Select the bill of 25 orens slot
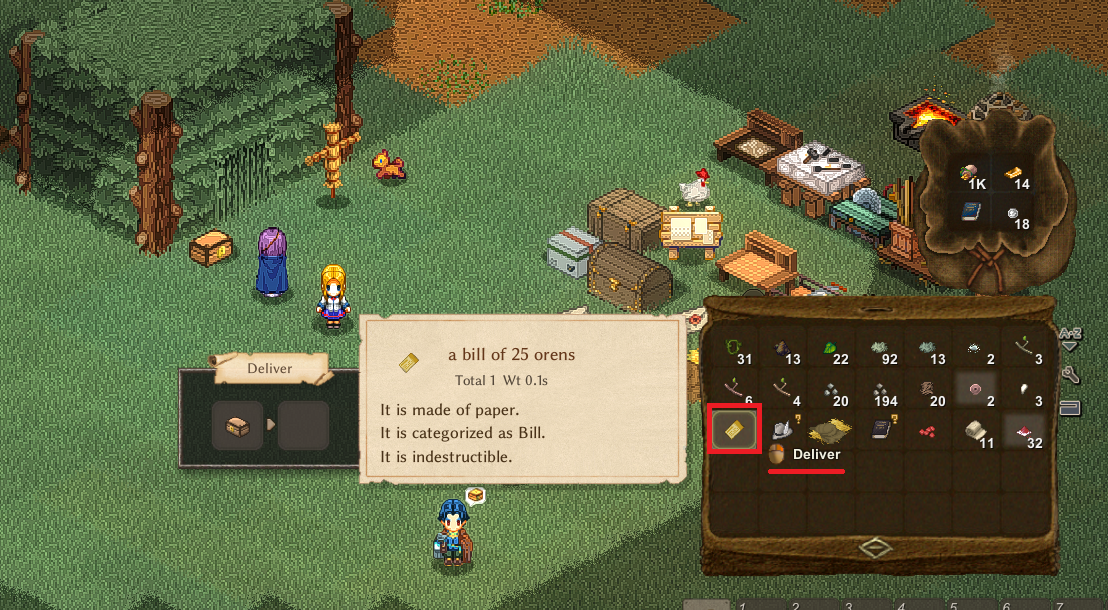Viewport: 1108px width, 610px height. click(733, 429)
